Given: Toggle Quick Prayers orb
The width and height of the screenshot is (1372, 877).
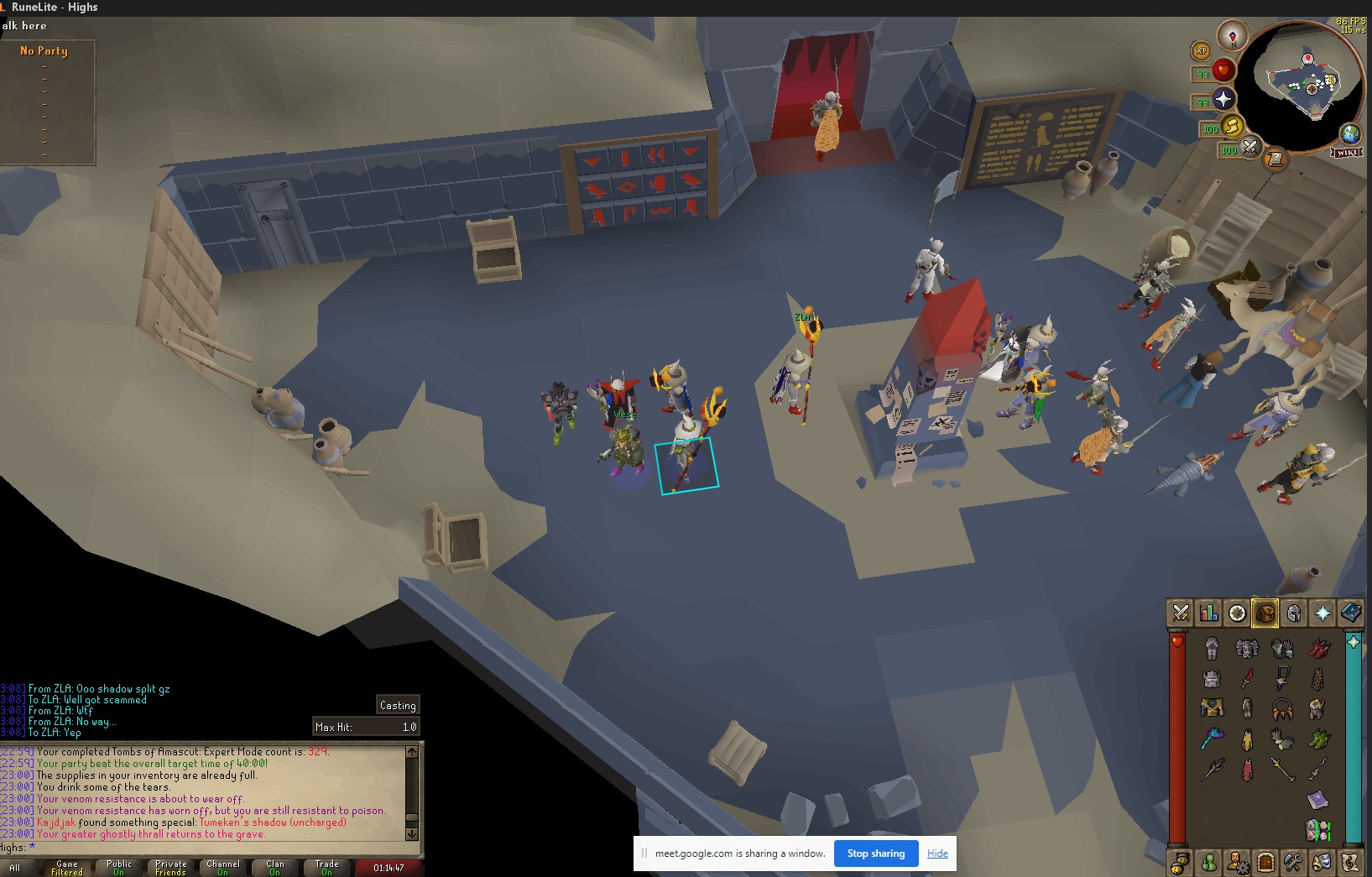Looking at the screenshot, I should pyautogui.click(x=1223, y=100).
